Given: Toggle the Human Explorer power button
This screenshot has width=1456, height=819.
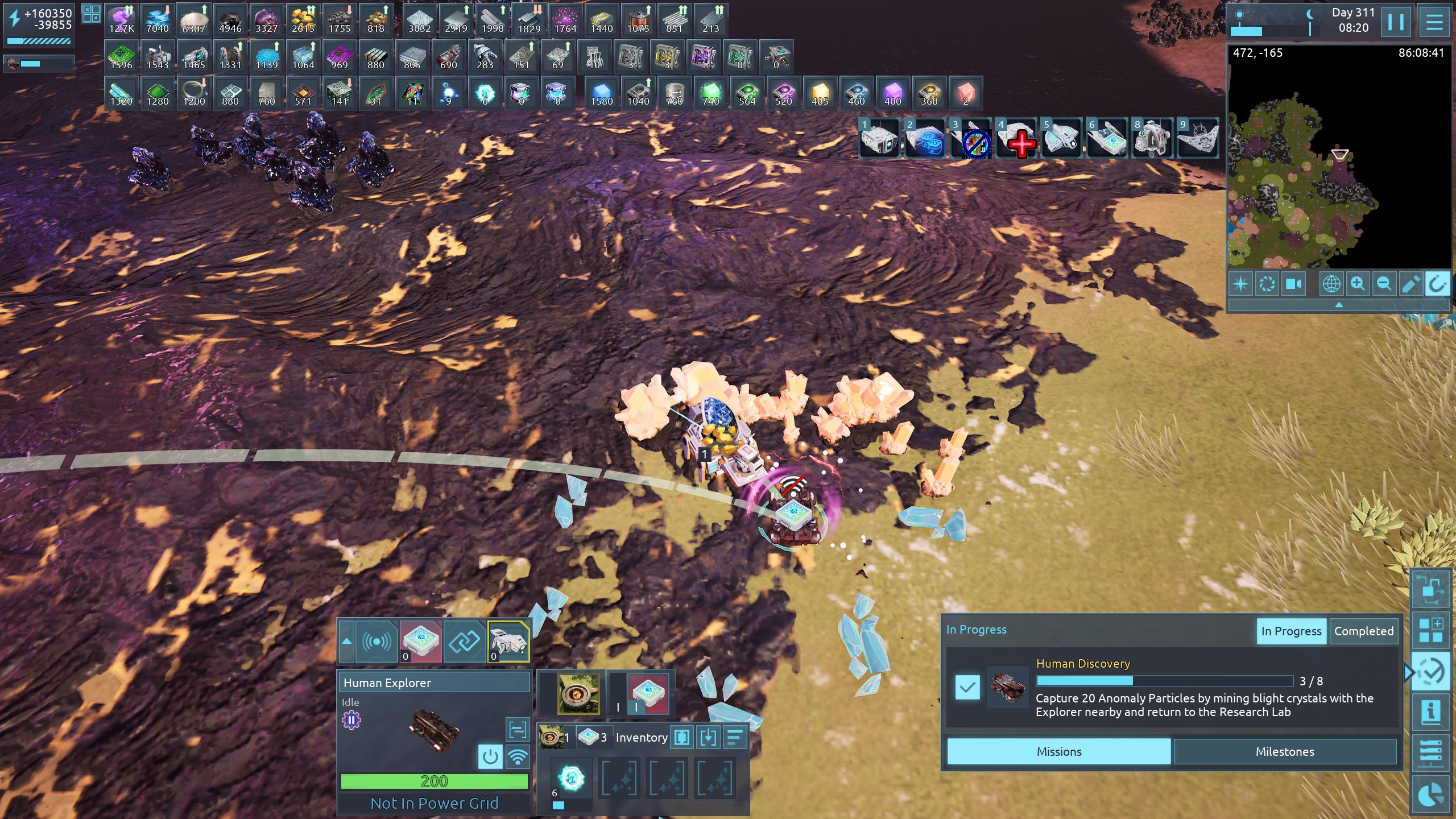Looking at the screenshot, I should tap(490, 756).
